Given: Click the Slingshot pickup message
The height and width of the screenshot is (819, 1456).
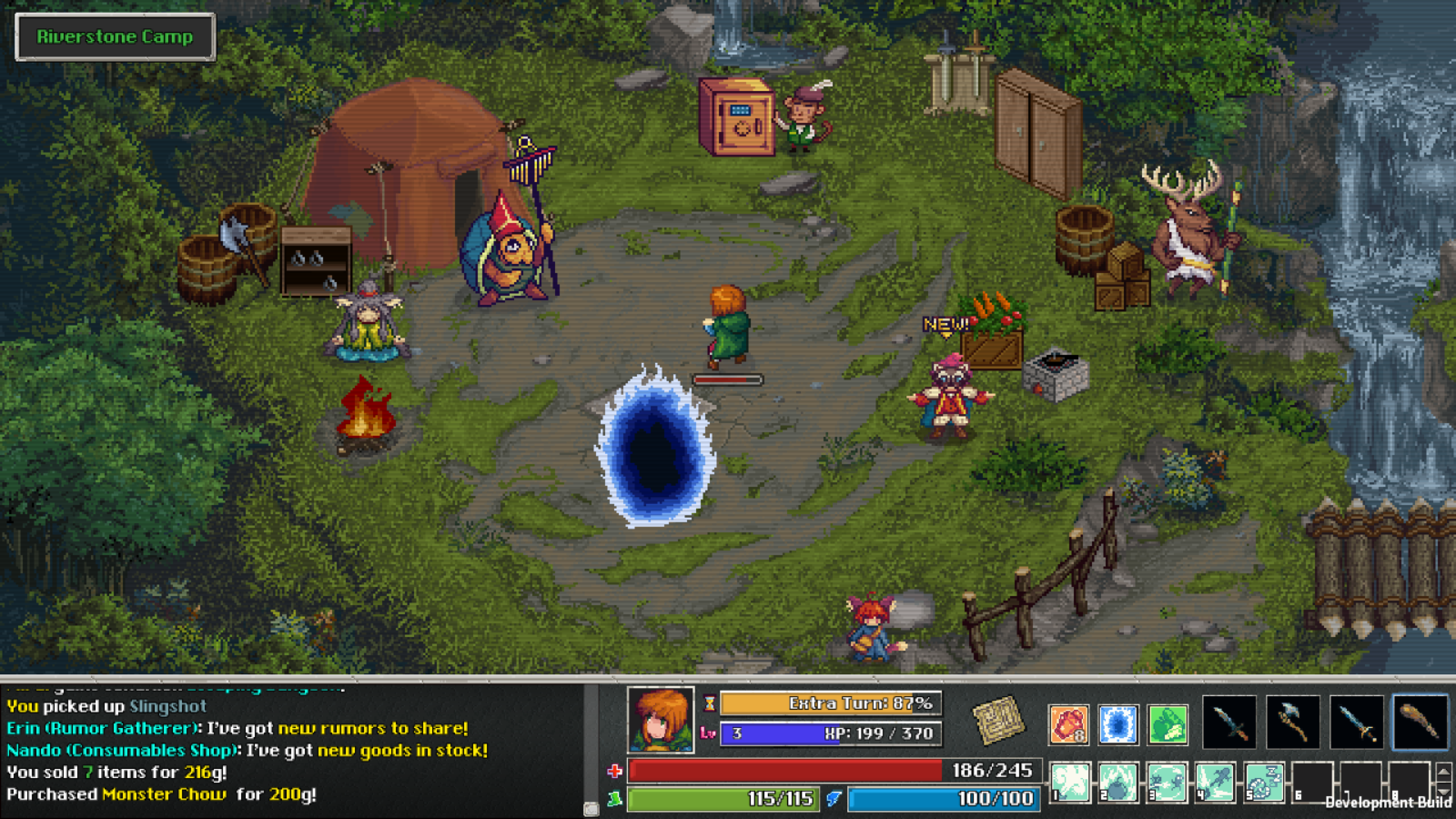Looking at the screenshot, I should pos(103,705).
